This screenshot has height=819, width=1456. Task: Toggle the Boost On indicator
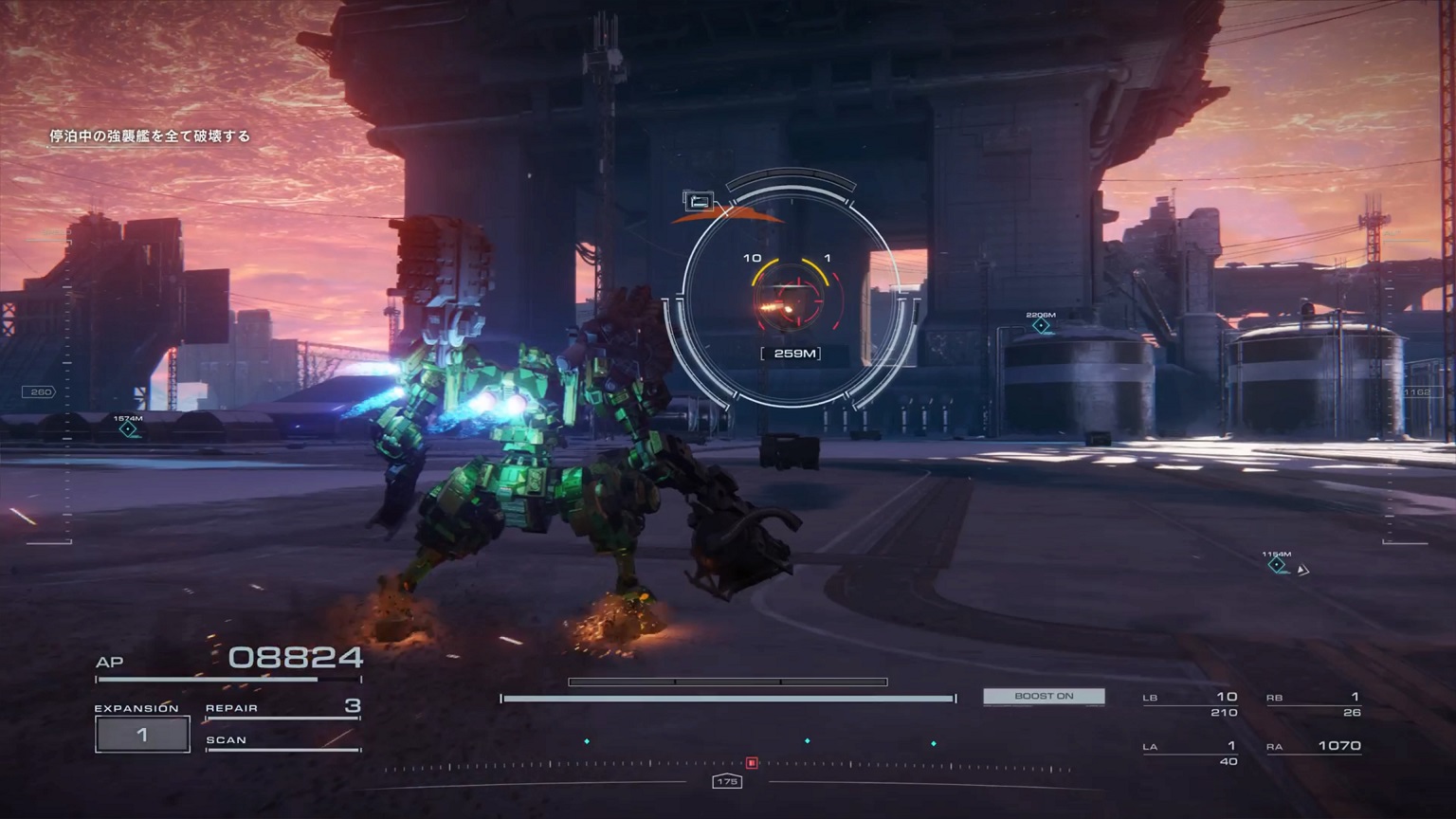(x=1044, y=697)
